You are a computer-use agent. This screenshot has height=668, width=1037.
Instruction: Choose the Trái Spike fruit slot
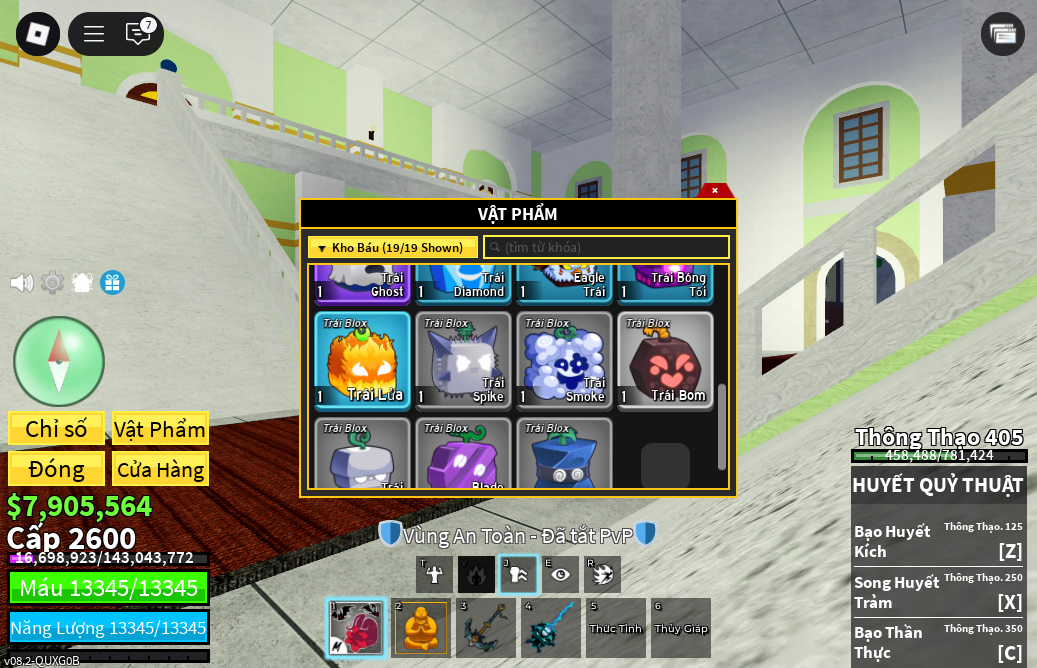point(463,360)
